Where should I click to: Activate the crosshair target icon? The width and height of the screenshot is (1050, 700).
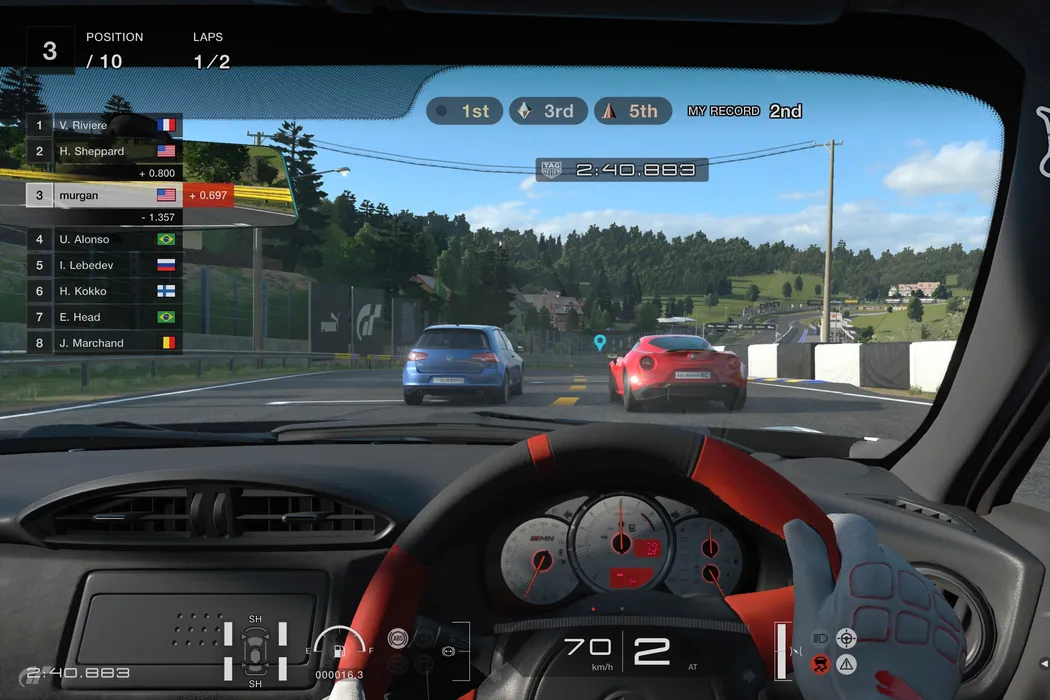847,637
